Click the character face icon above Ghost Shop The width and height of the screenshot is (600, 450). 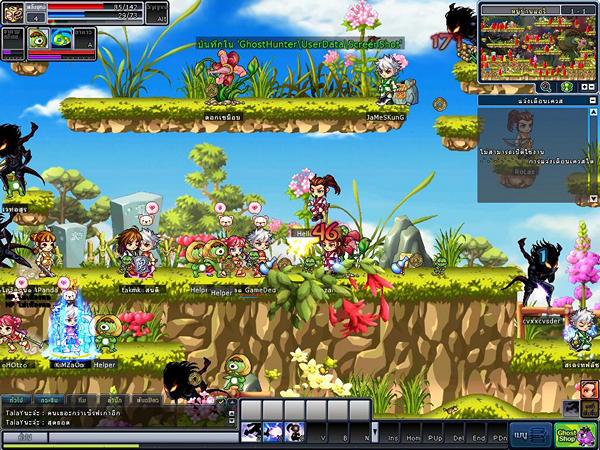(x=589, y=389)
